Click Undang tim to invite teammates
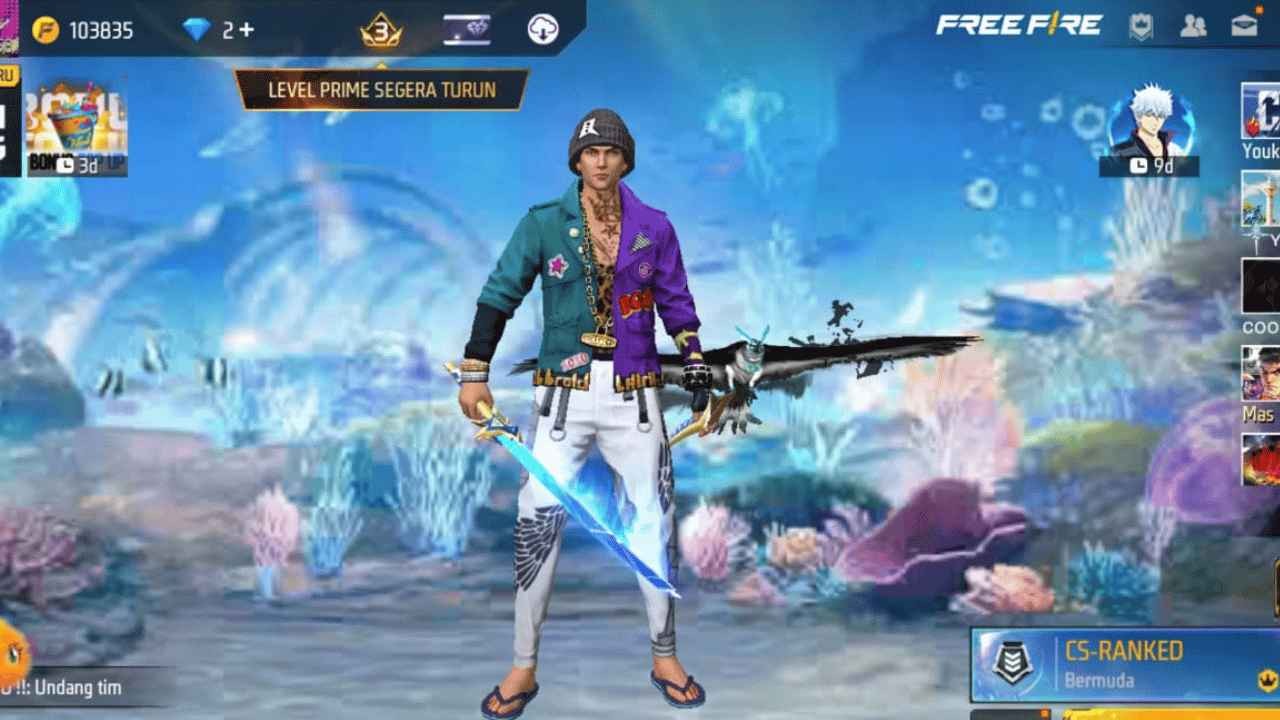This screenshot has width=1280, height=720. (80, 688)
